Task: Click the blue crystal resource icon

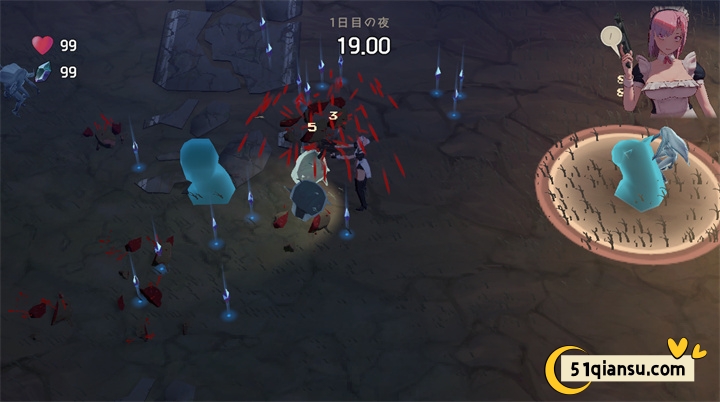Action: pyautogui.click(x=42, y=72)
